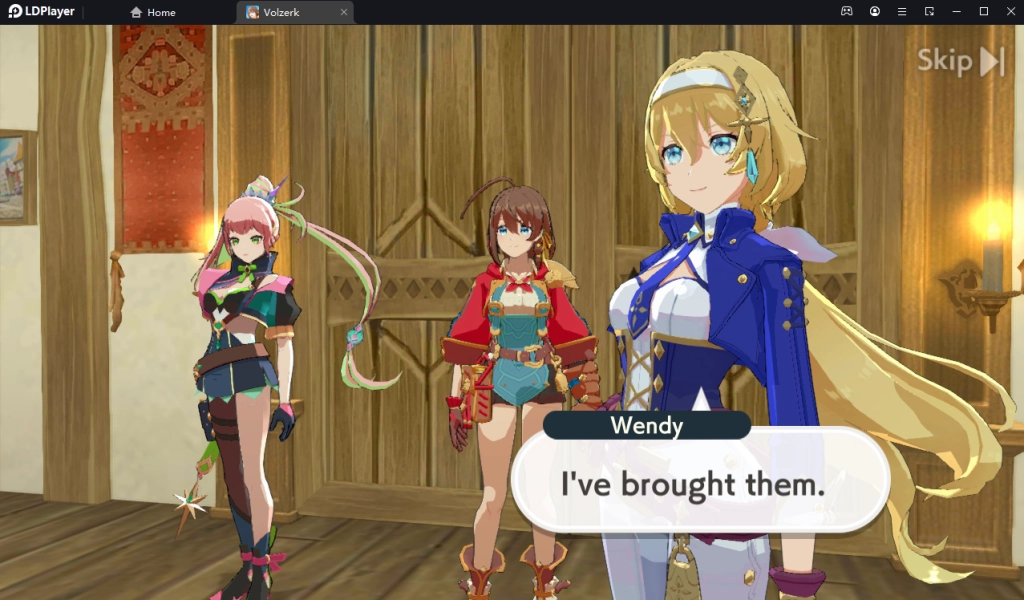Open the LDPlayer gamepad settings icon
1024x600 pixels.
[846, 11]
